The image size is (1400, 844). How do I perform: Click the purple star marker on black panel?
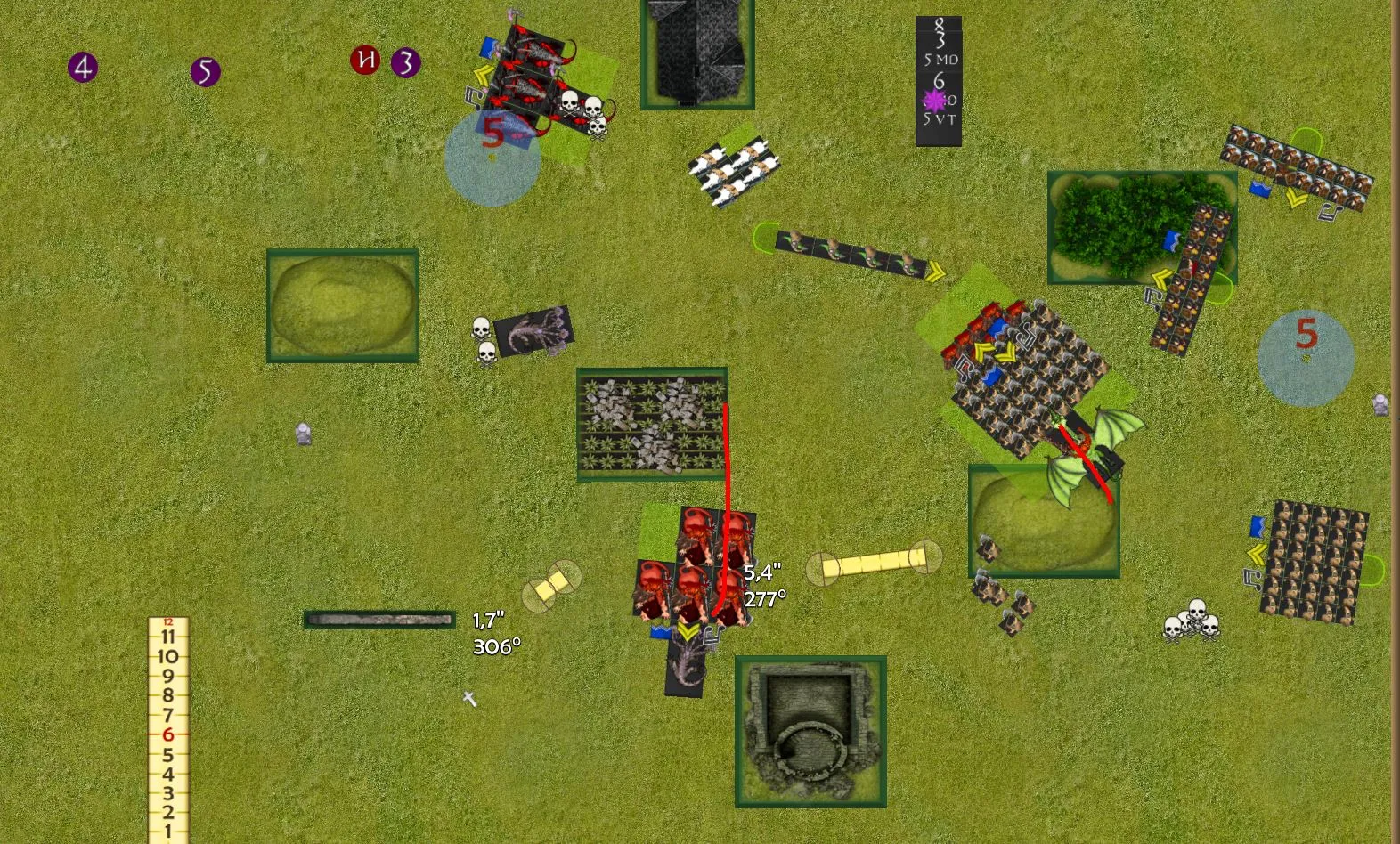point(934,100)
